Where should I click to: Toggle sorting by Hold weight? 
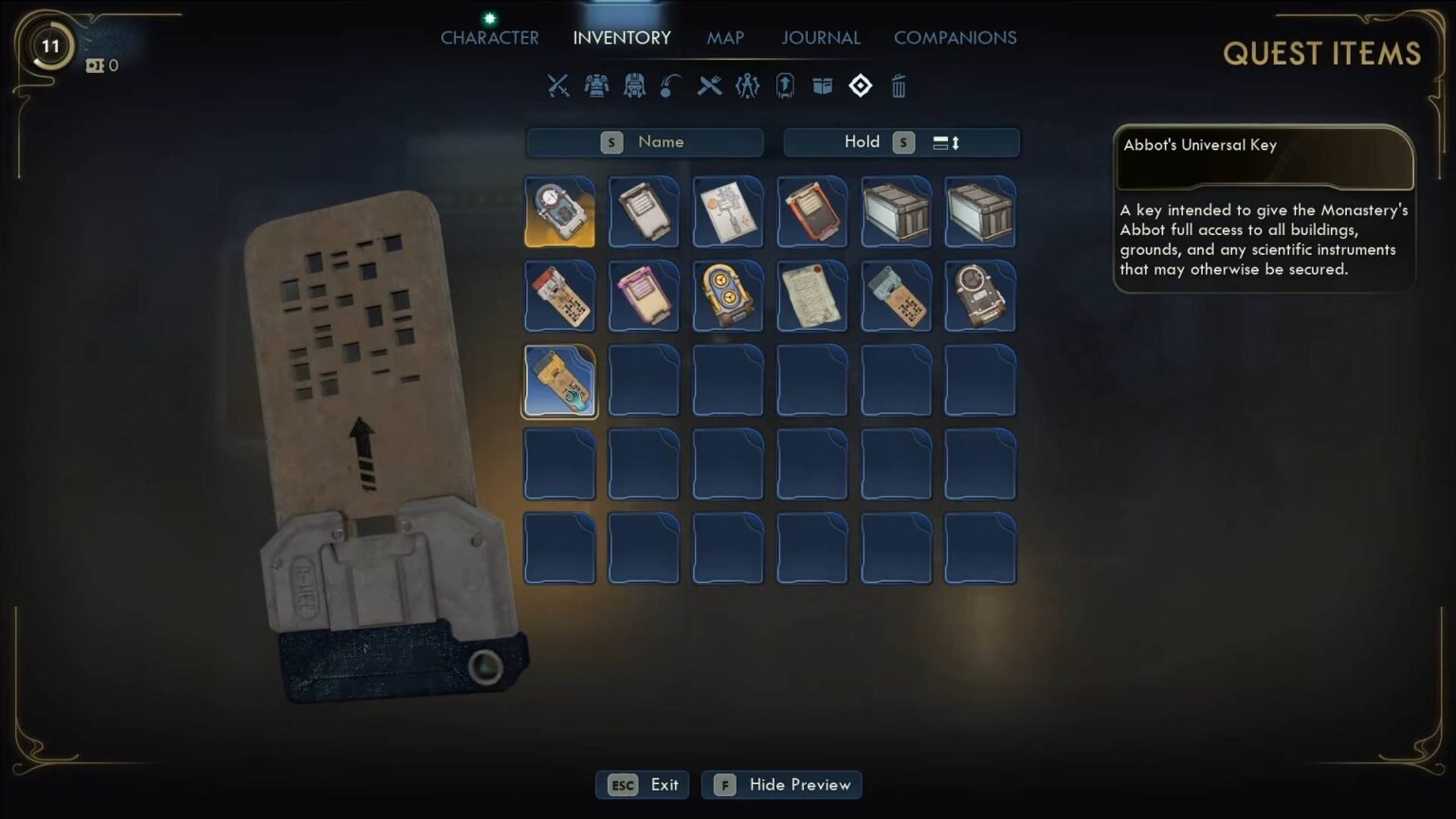coord(861,142)
